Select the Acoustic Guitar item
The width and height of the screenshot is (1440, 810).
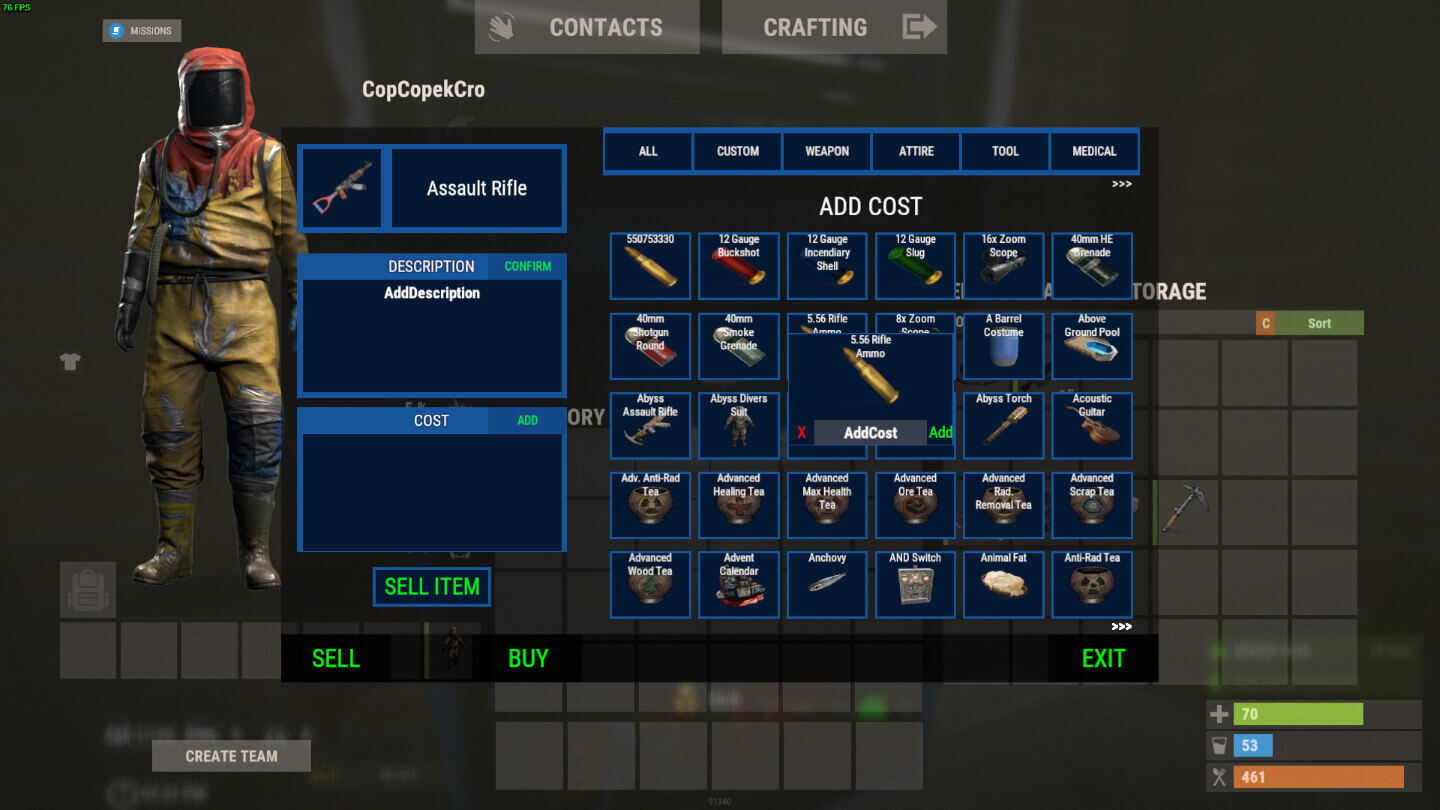[x=1092, y=425]
